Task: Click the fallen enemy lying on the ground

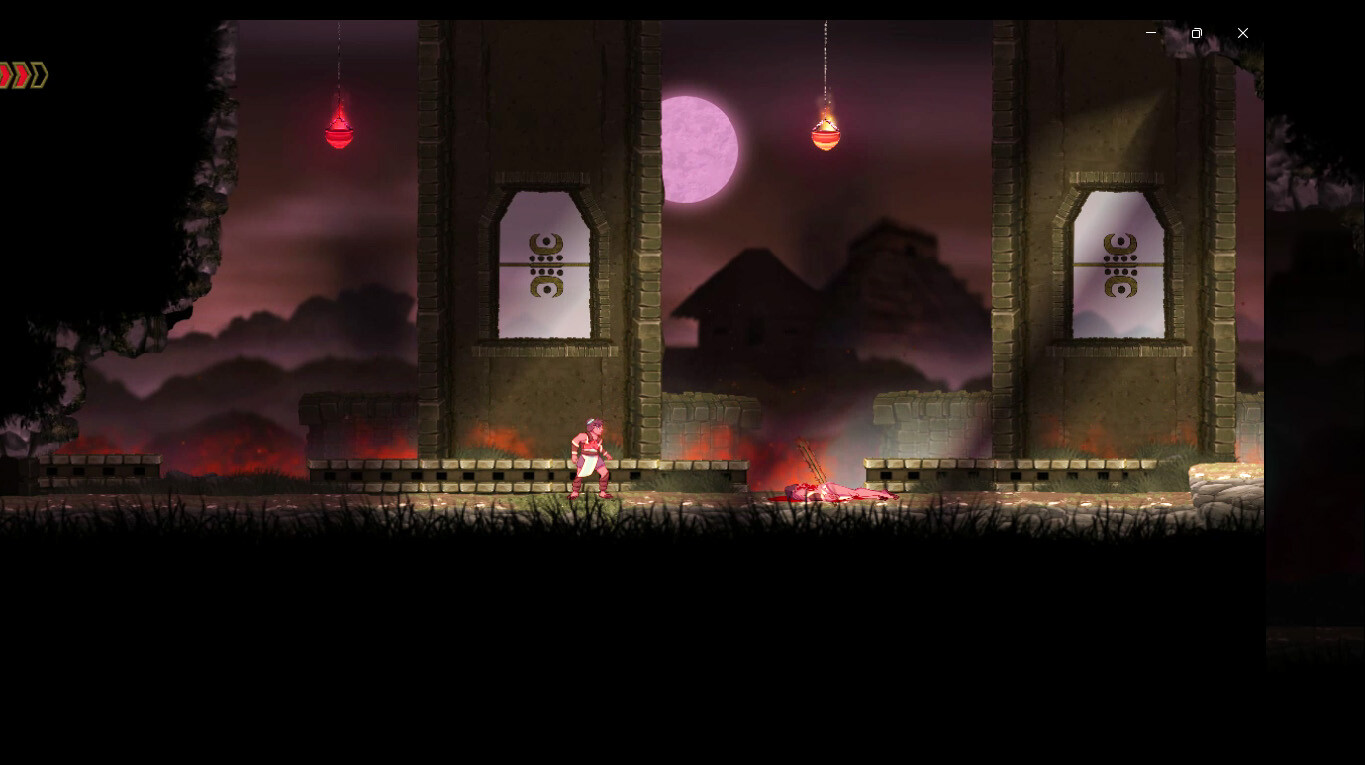Action: pos(840,490)
